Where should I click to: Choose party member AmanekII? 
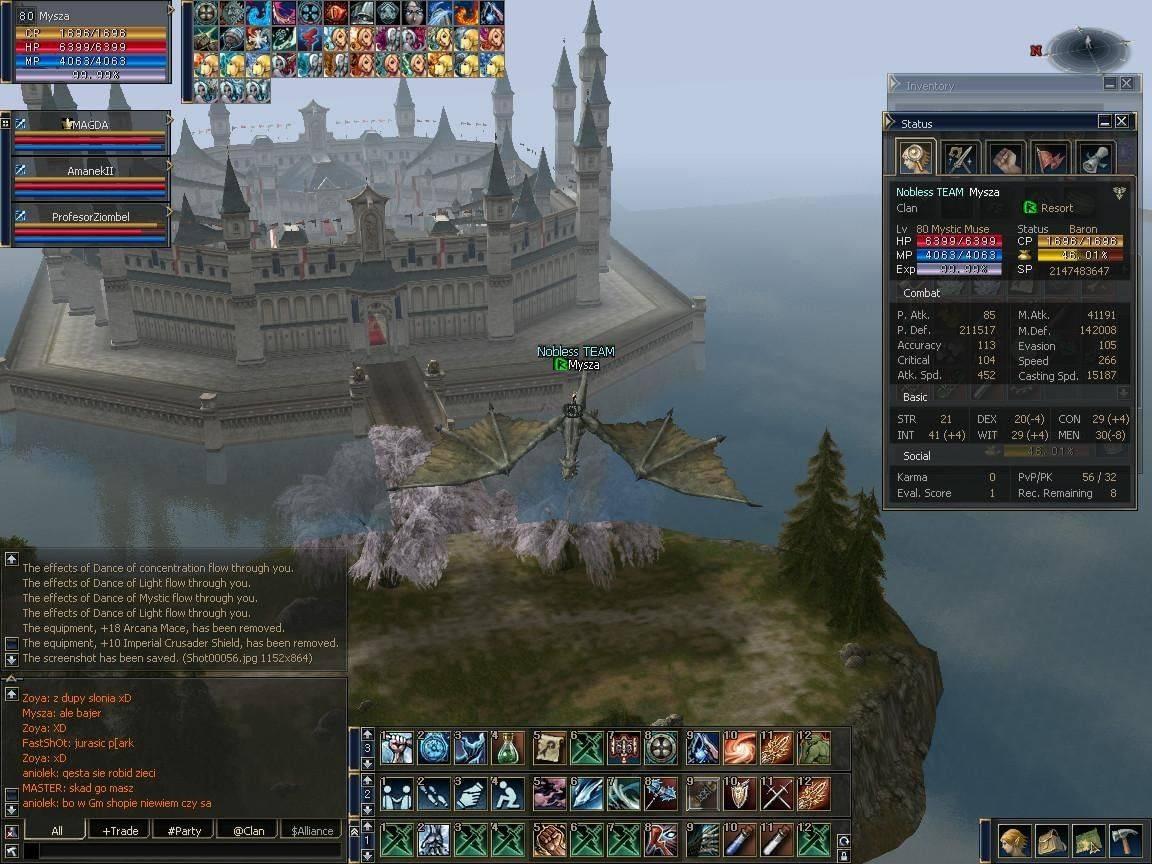(90, 171)
